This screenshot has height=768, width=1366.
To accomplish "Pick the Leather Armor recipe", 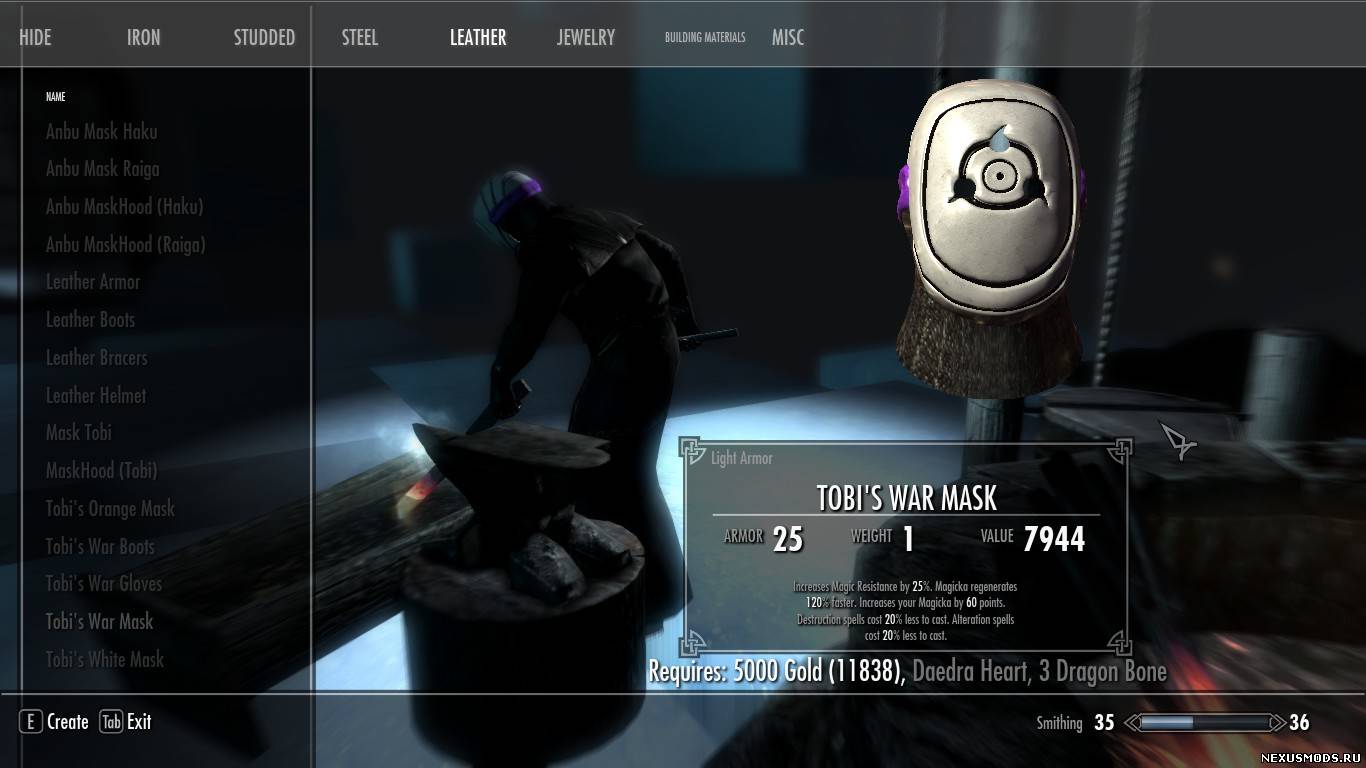I will coord(93,282).
